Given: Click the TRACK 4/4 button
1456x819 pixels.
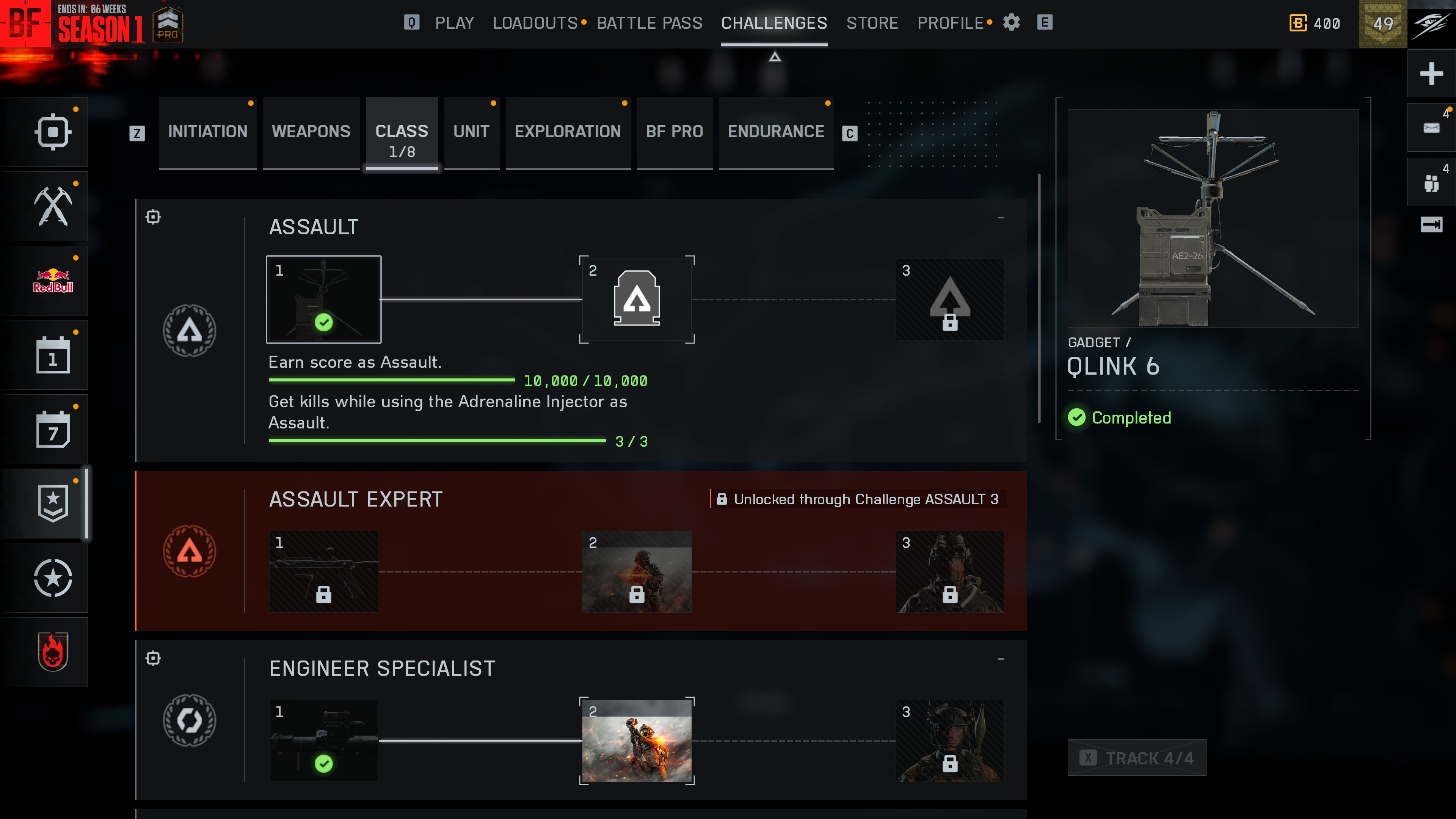Looking at the screenshot, I should pos(1137,758).
